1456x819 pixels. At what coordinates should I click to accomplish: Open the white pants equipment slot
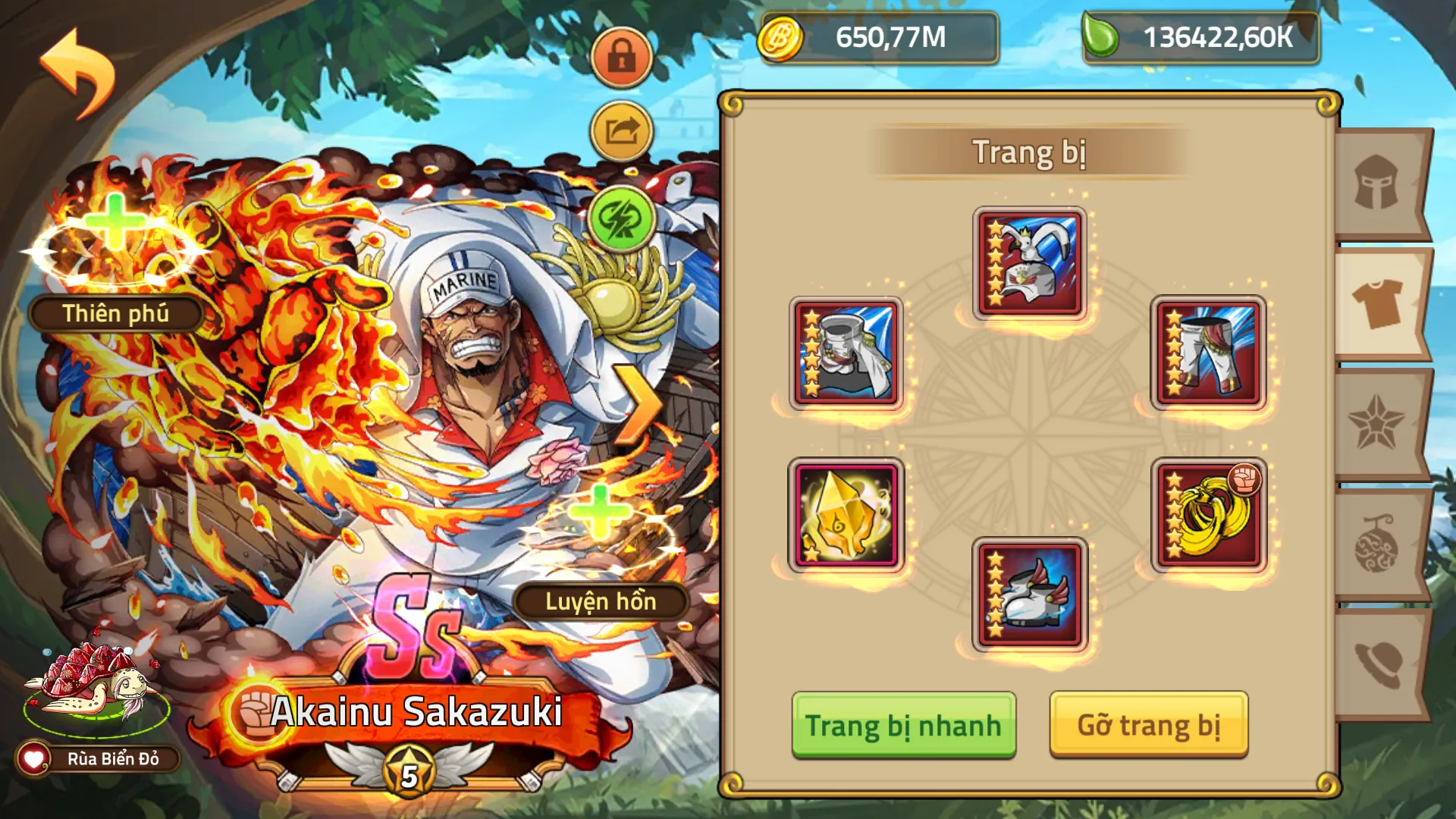click(x=1210, y=351)
